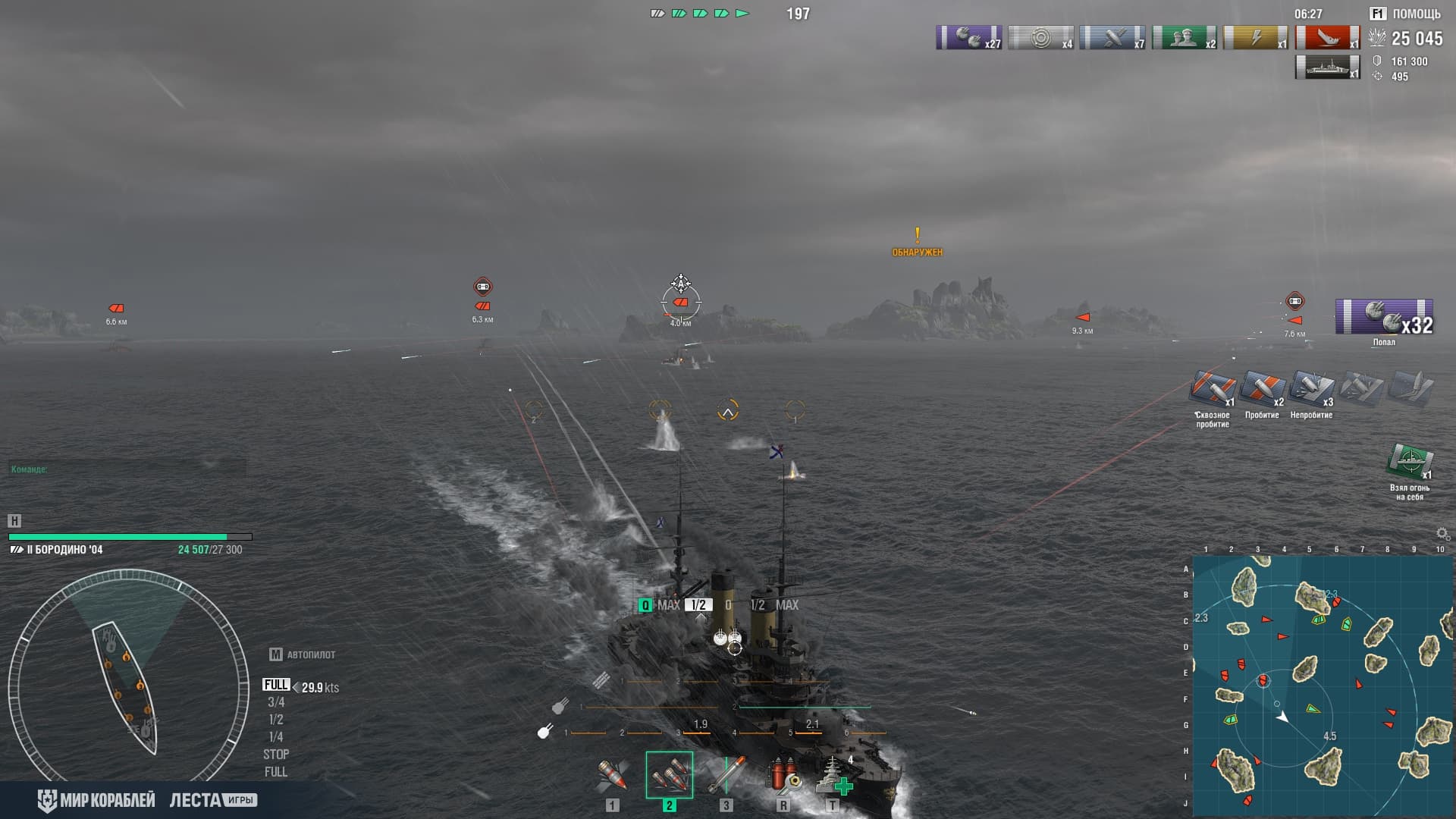Set engine telegraph to 3/4 speed
The width and height of the screenshot is (1456, 819).
[x=276, y=702]
